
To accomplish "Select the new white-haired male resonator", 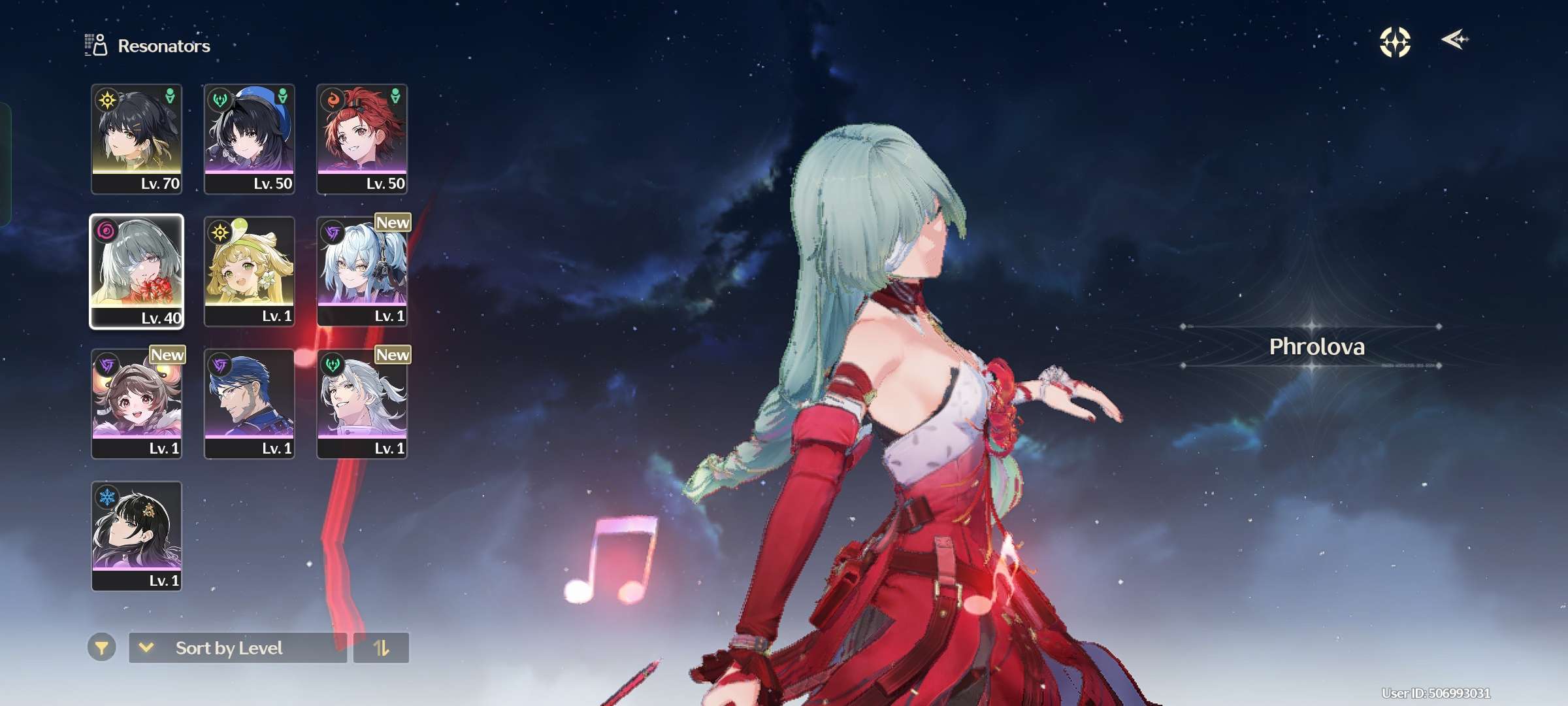I will 362,403.
